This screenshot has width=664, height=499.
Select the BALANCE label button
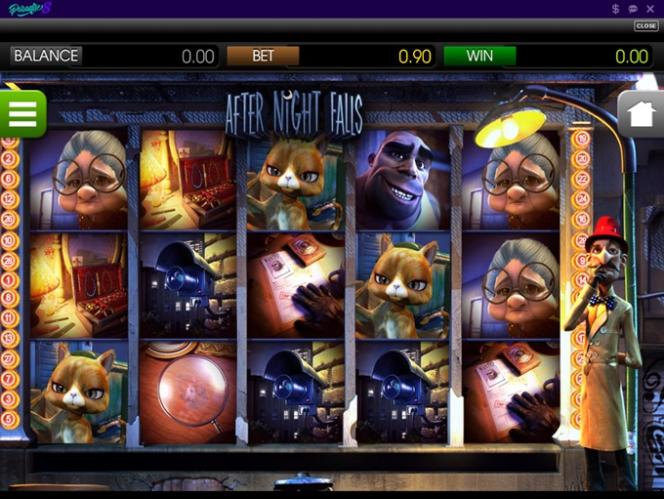pyautogui.click(x=46, y=56)
